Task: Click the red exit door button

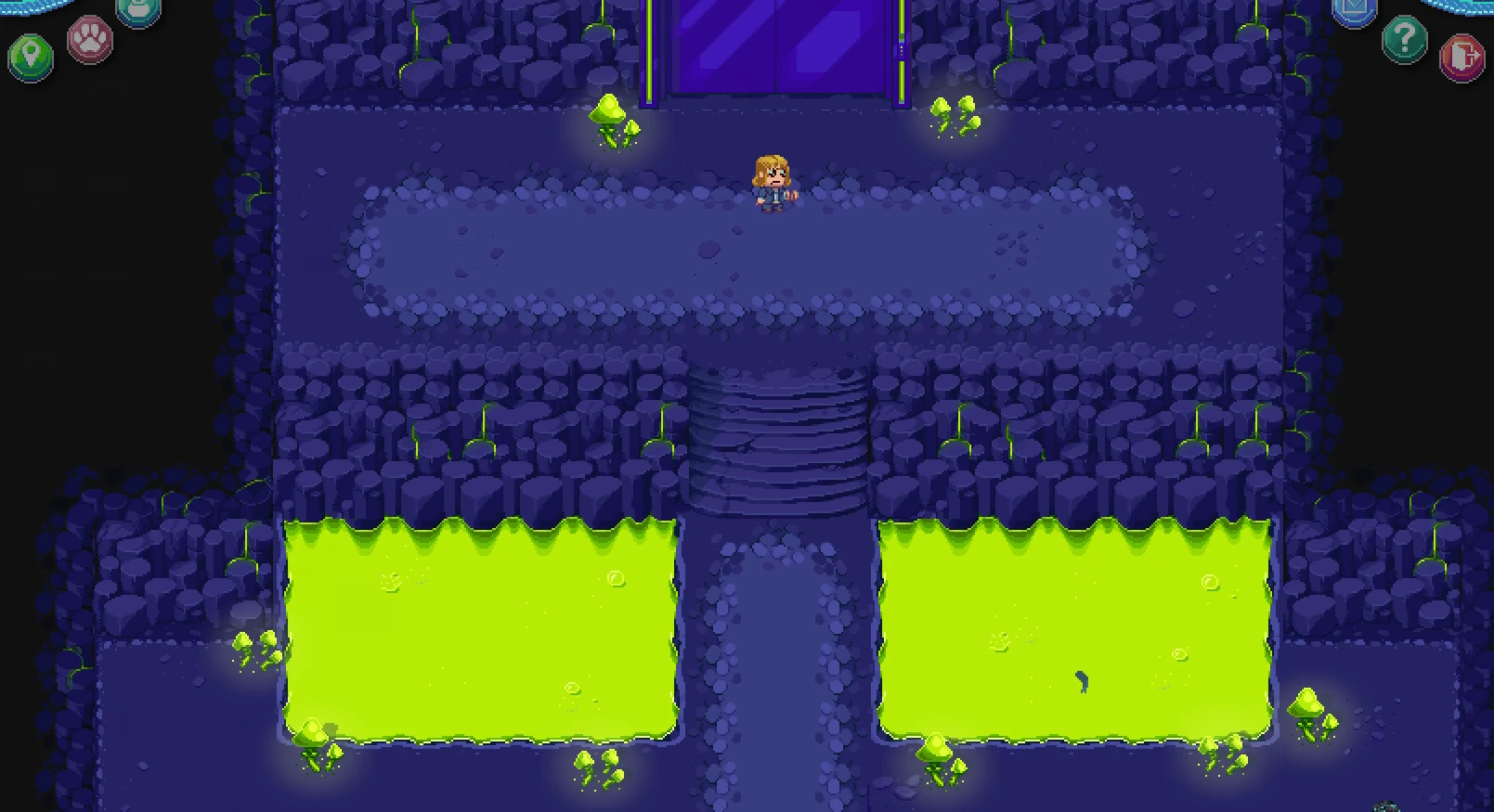Action: click(1462, 57)
